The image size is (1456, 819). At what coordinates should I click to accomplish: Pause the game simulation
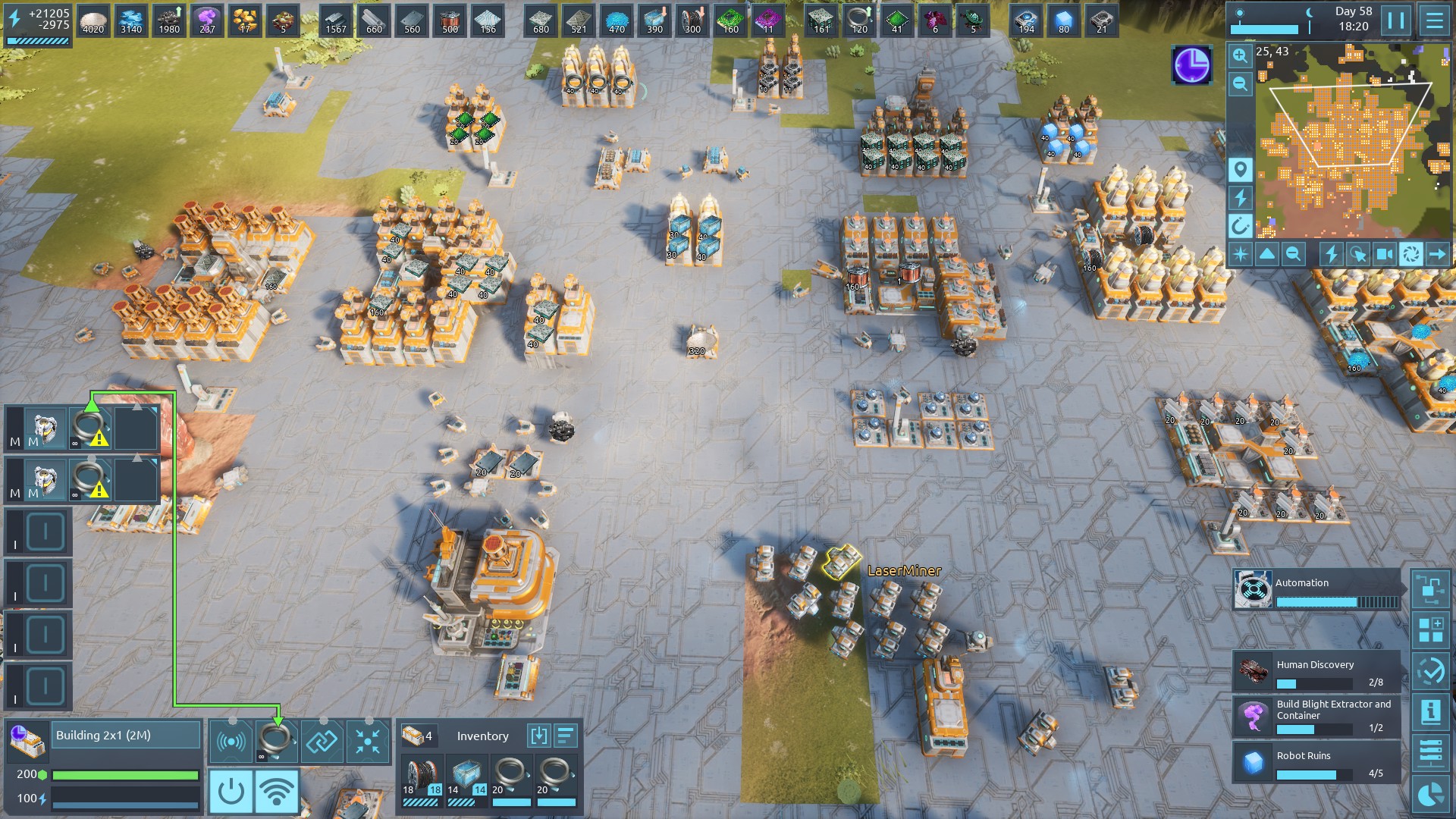(1396, 20)
